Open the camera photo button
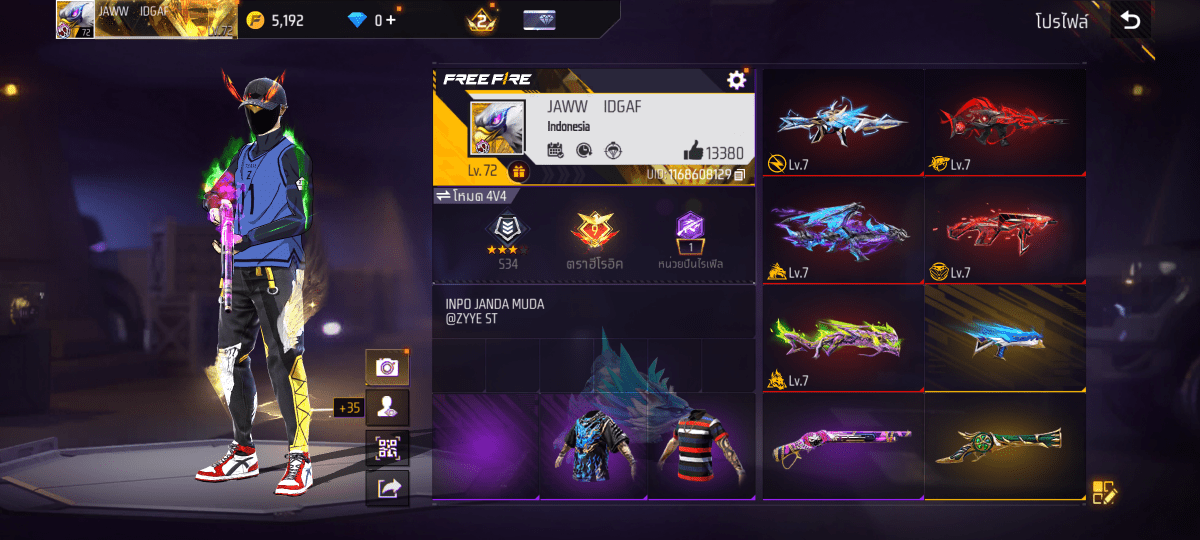The image size is (1200, 540). (386, 367)
